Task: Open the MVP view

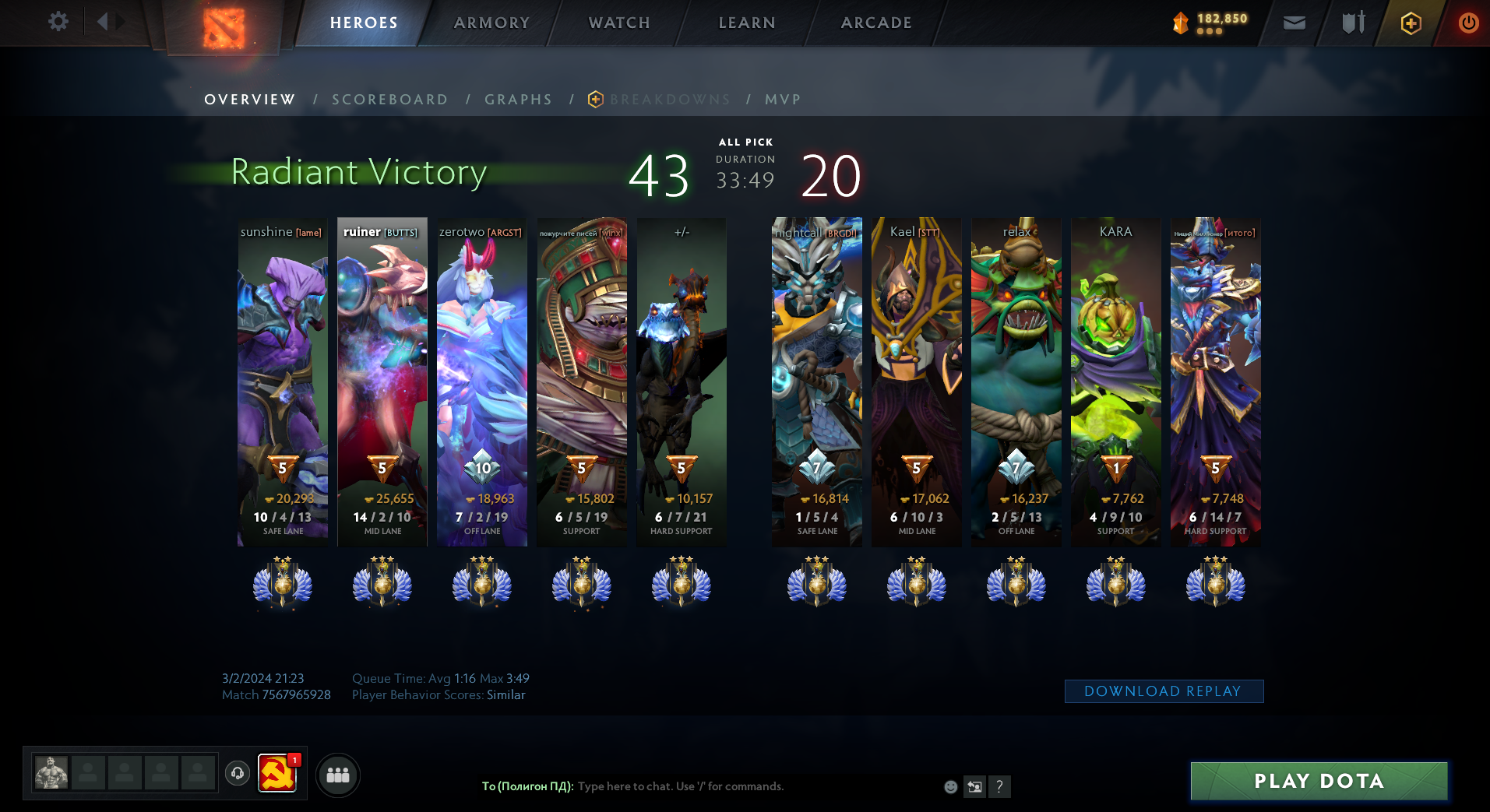Action: (783, 100)
